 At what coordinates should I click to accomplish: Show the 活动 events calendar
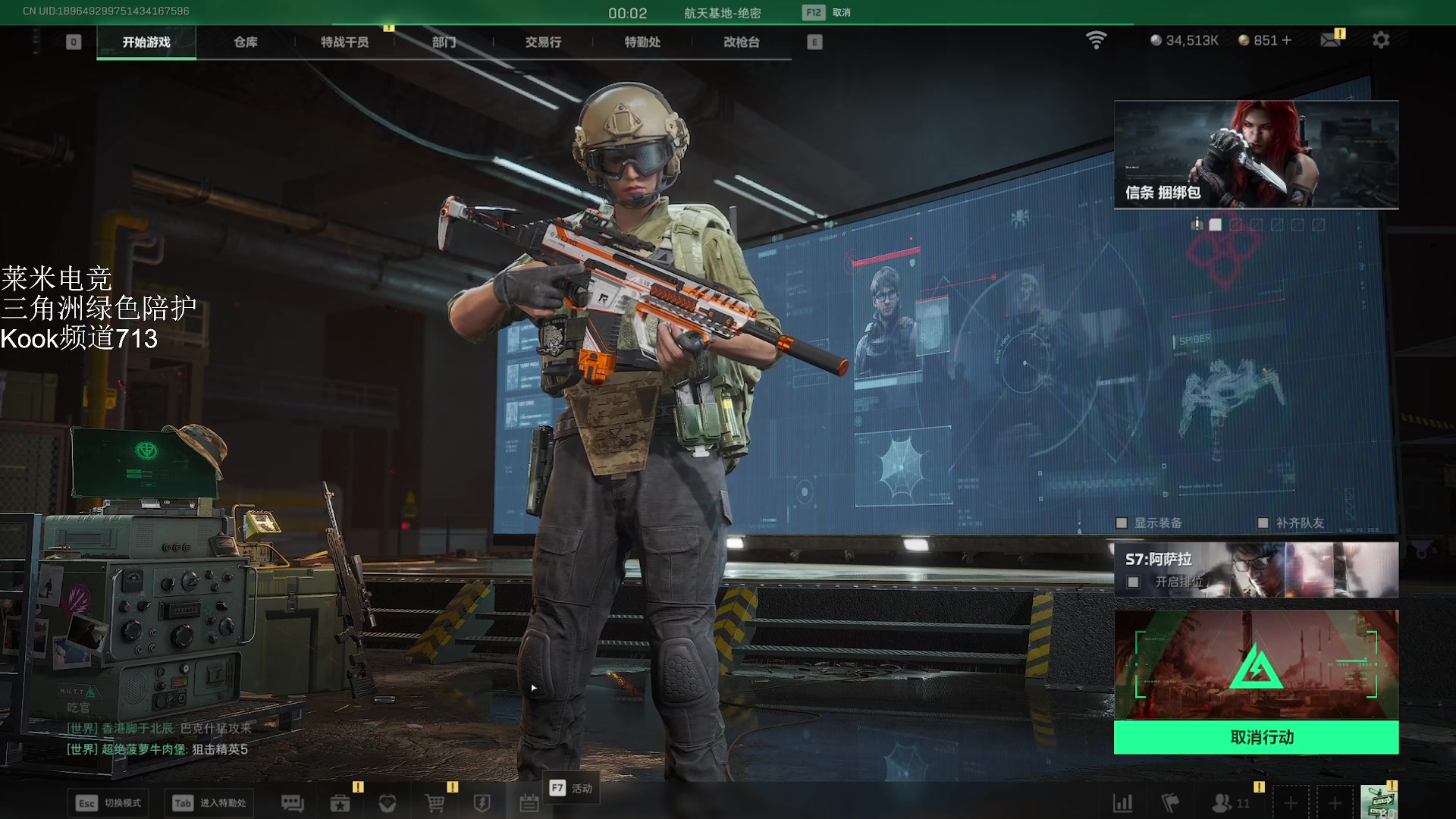(x=529, y=803)
